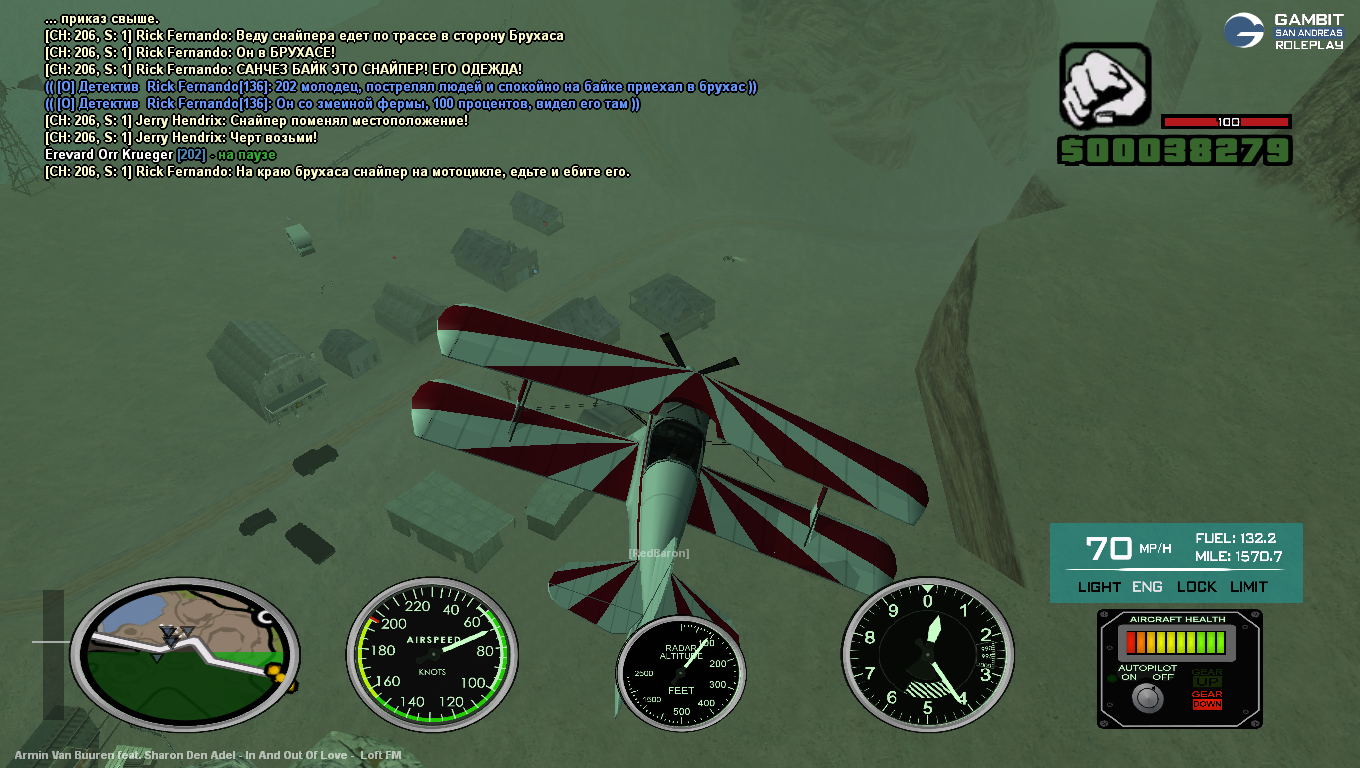Click the Loft FM song title text
1360x768 pixels.
coord(208,755)
